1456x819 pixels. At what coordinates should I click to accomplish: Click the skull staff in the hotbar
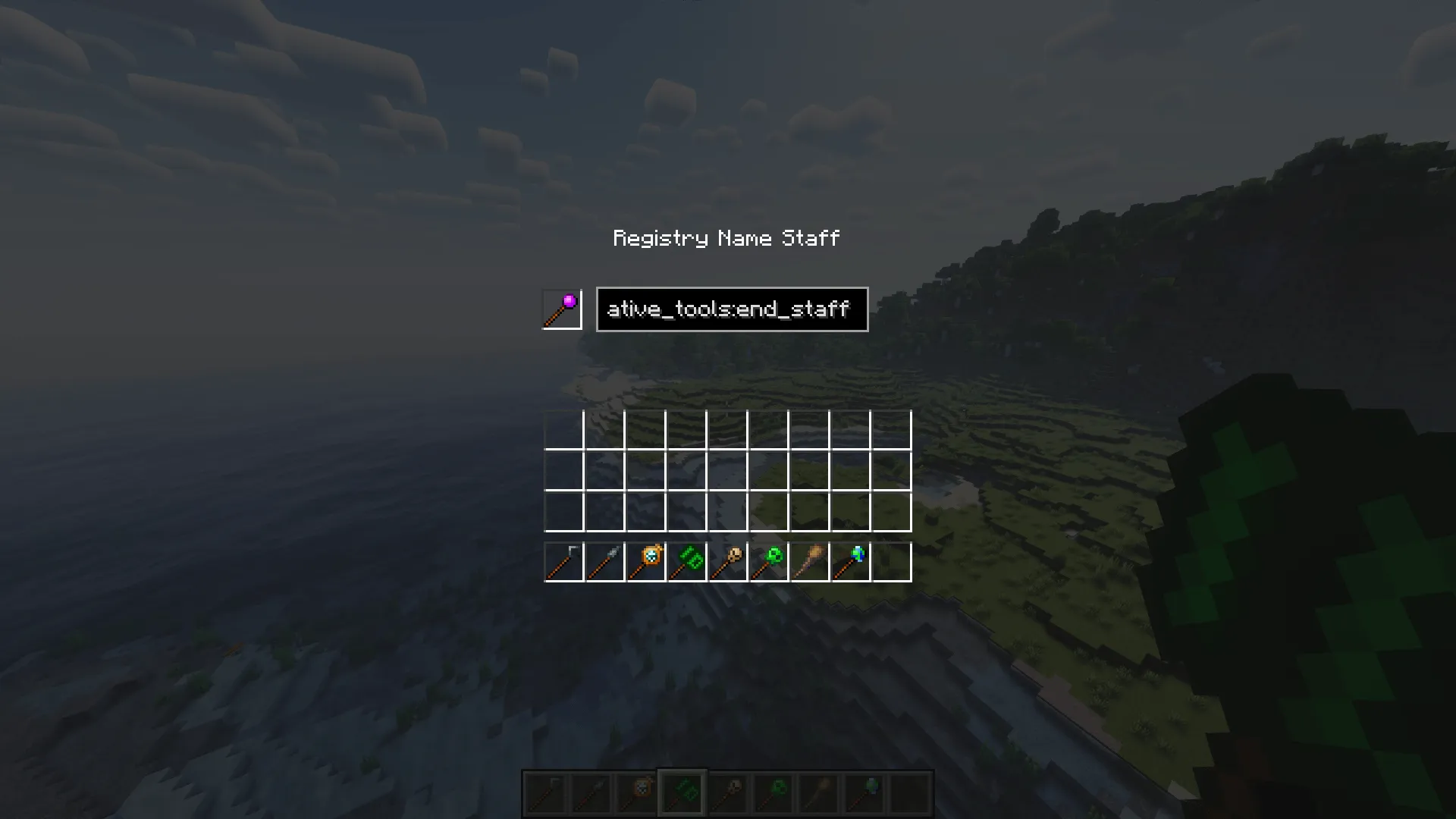(x=728, y=792)
